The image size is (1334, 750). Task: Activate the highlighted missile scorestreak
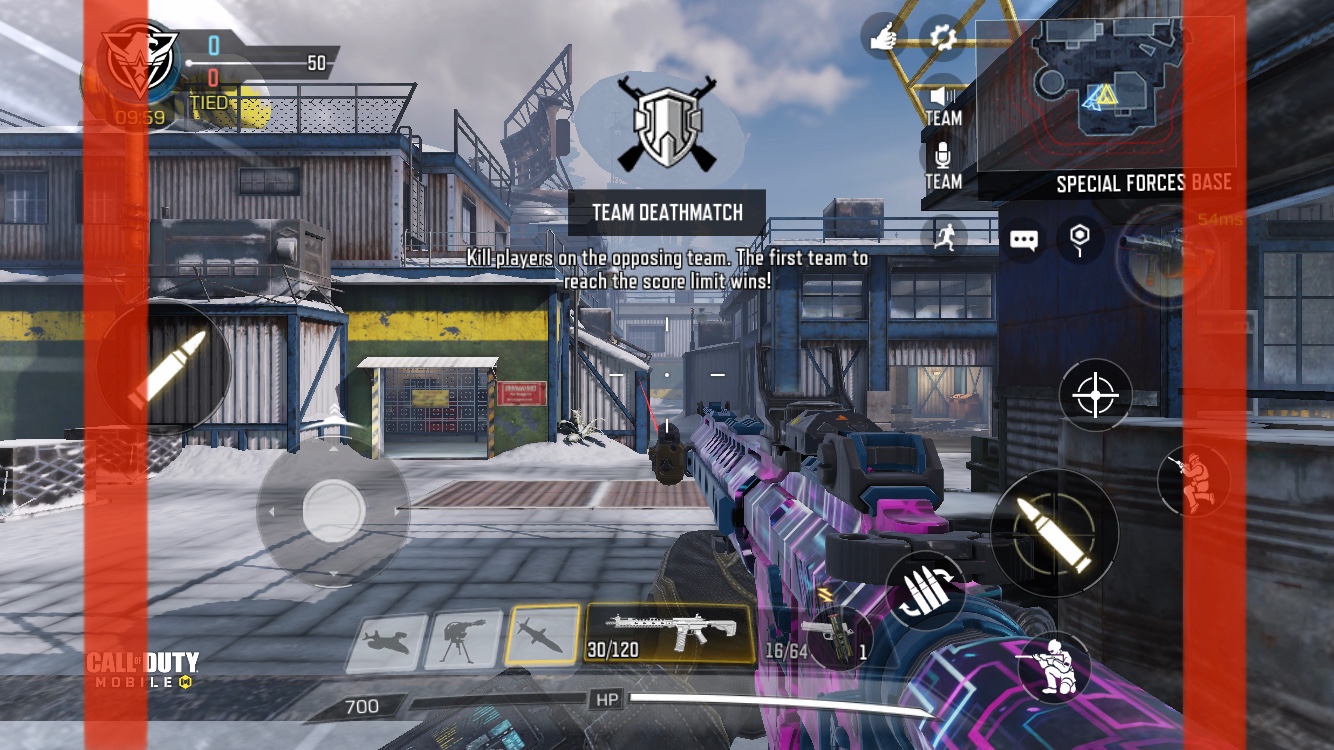[543, 635]
